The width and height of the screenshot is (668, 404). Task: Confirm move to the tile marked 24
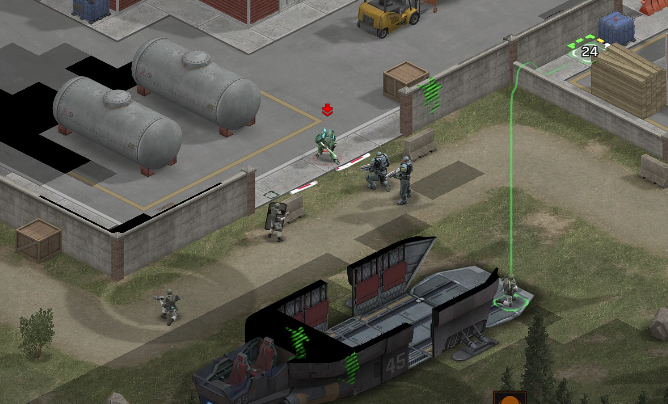click(x=588, y=51)
